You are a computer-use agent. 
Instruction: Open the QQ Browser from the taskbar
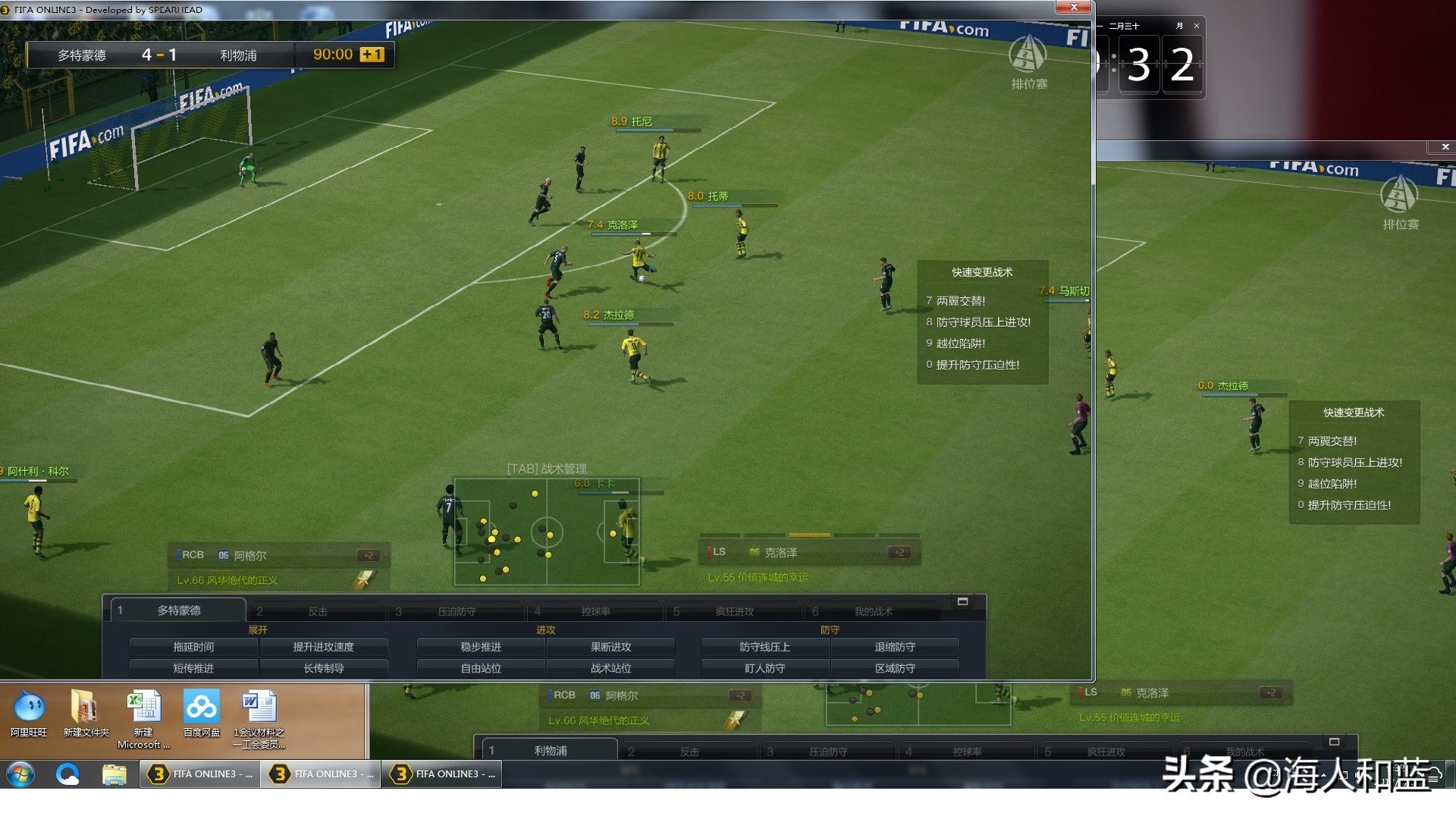point(68,774)
